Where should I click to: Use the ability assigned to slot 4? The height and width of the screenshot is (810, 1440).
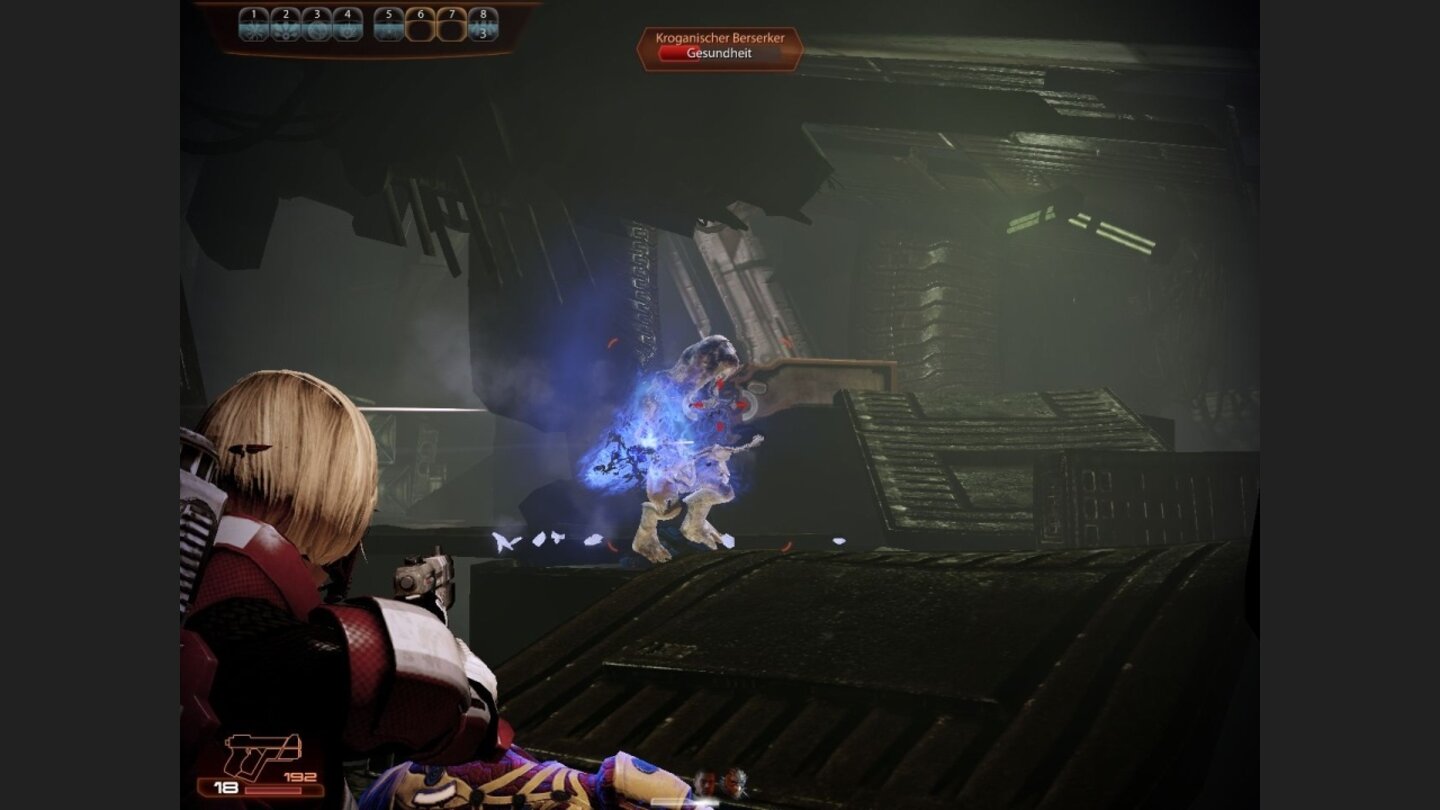click(348, 25)
